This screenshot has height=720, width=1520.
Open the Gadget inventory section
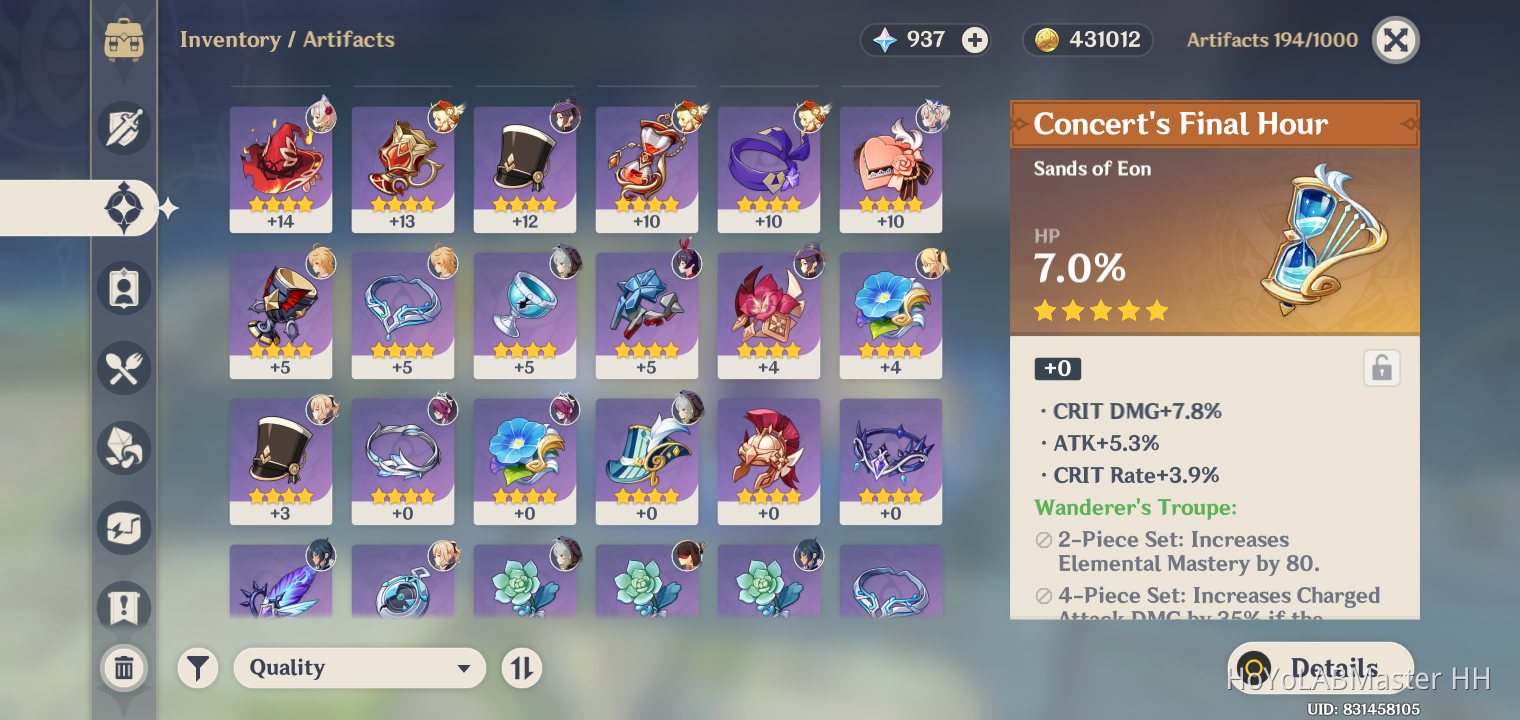(x=124, y=527)
